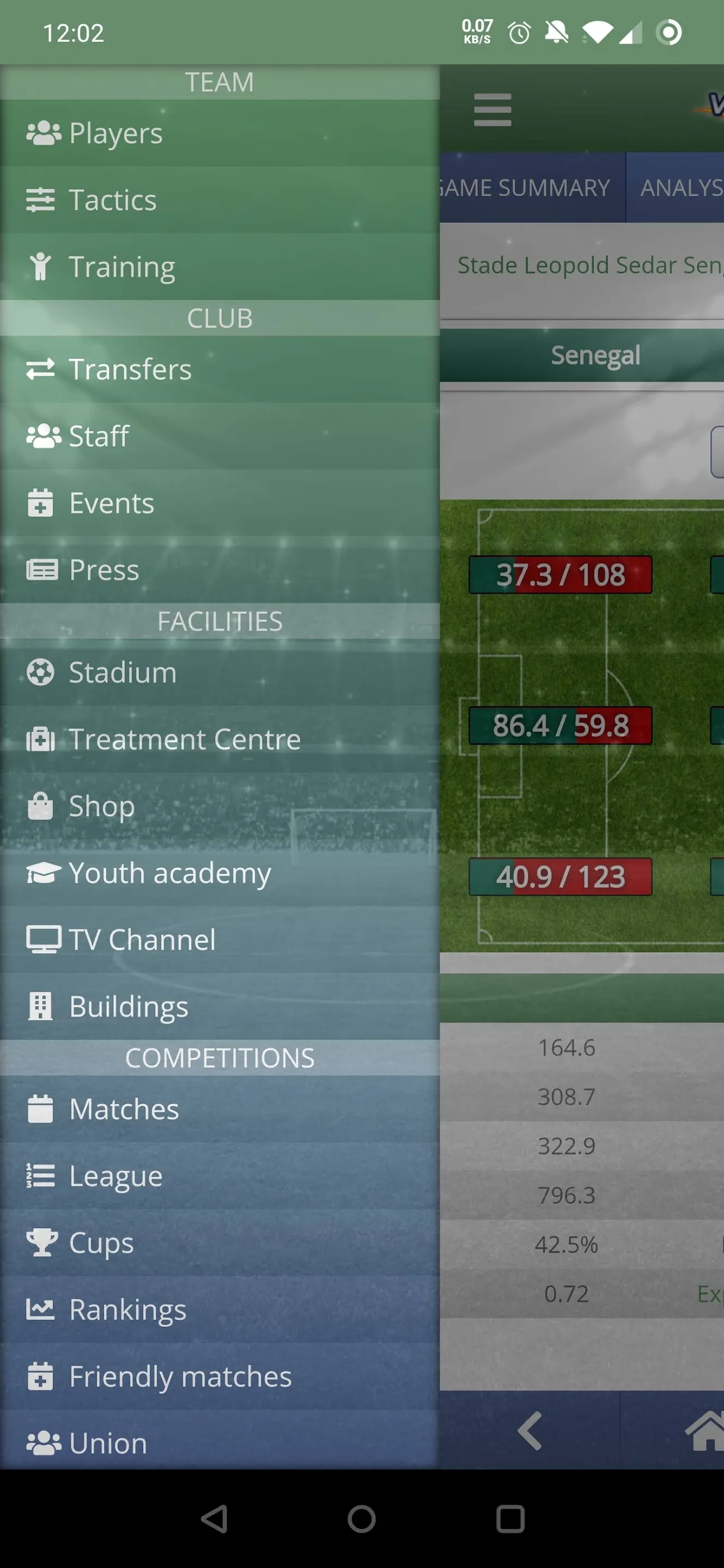Click the Cups trophy icon
Viewport: 724px width, 1568px height.
point(41,1242)
